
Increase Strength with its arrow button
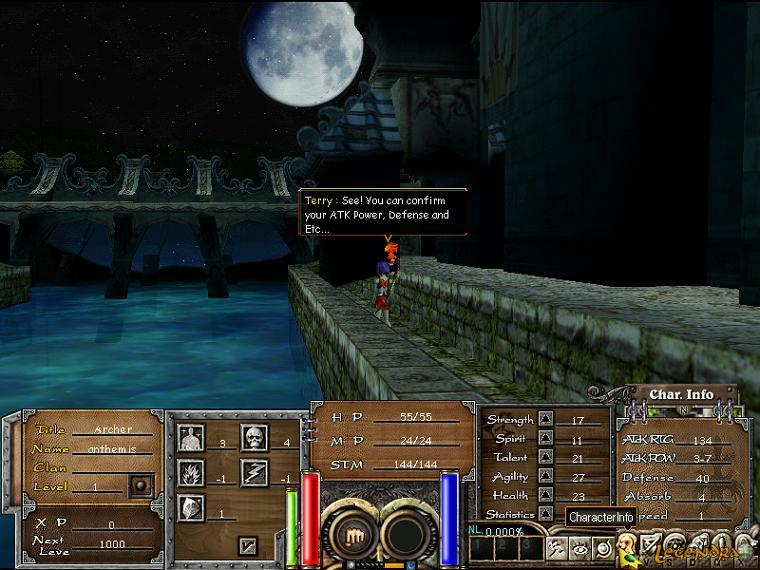click(546, 420)
